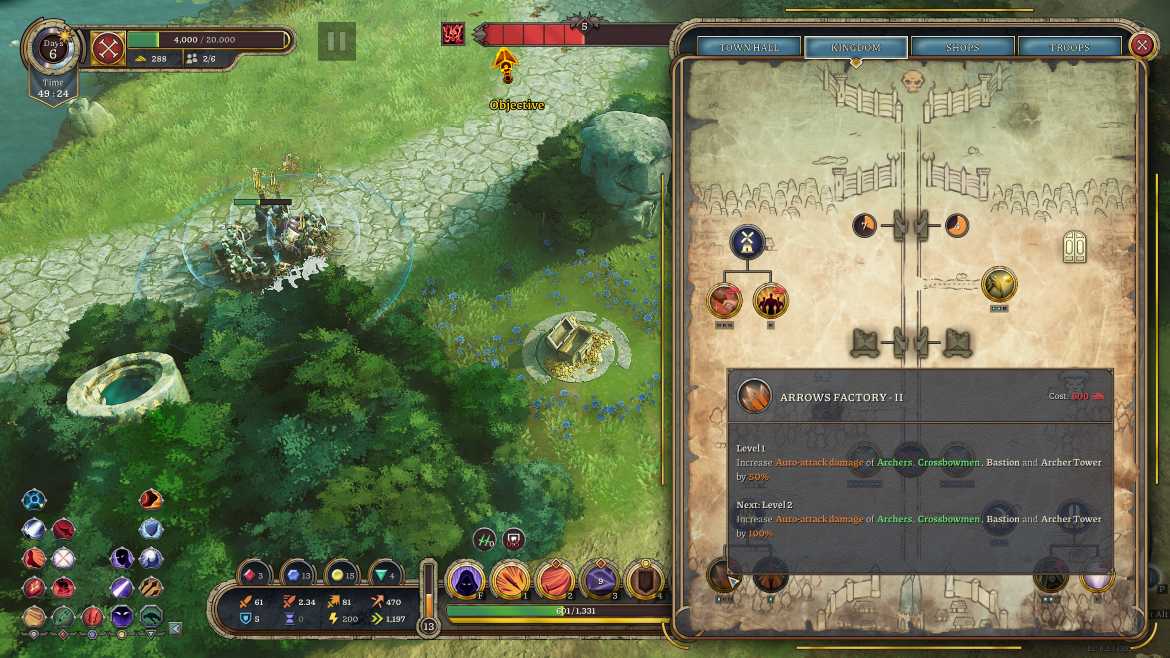
Task: Click the red enemy wave emblem
Action: (453, 34)
